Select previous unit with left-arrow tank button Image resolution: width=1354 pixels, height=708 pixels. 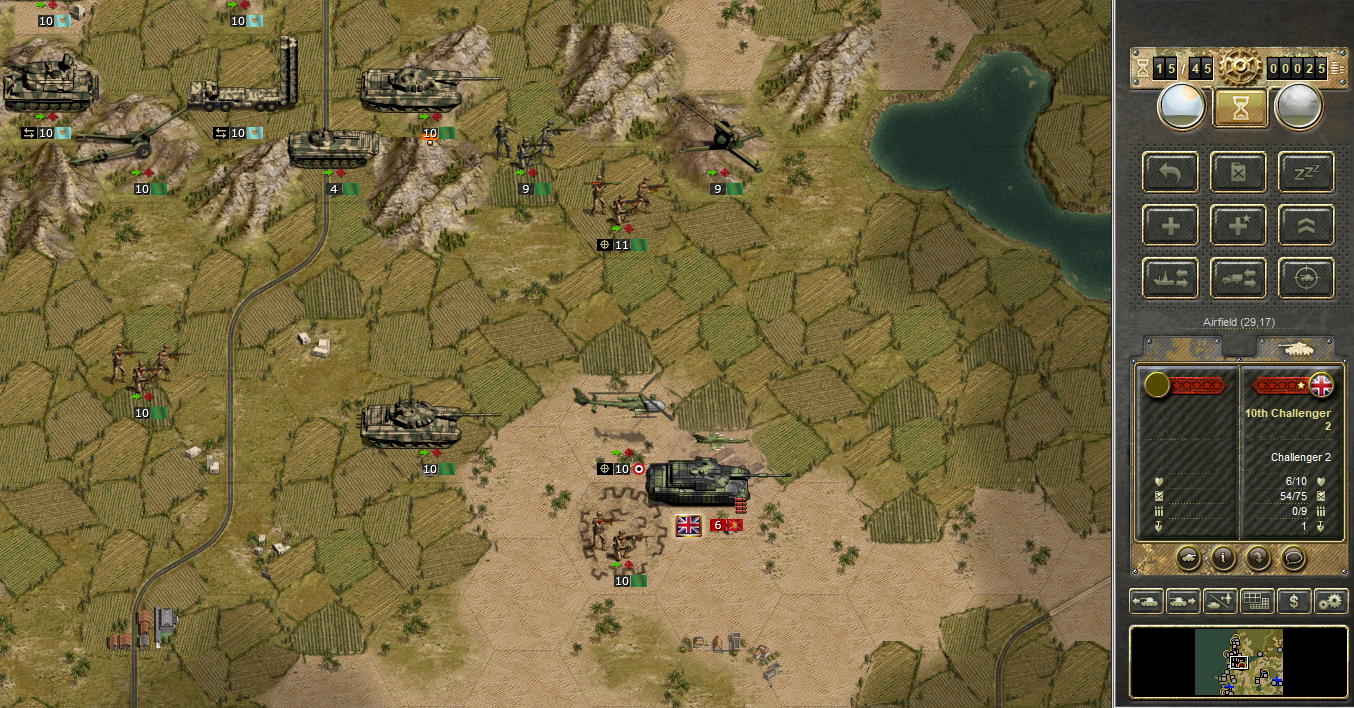1146,601
